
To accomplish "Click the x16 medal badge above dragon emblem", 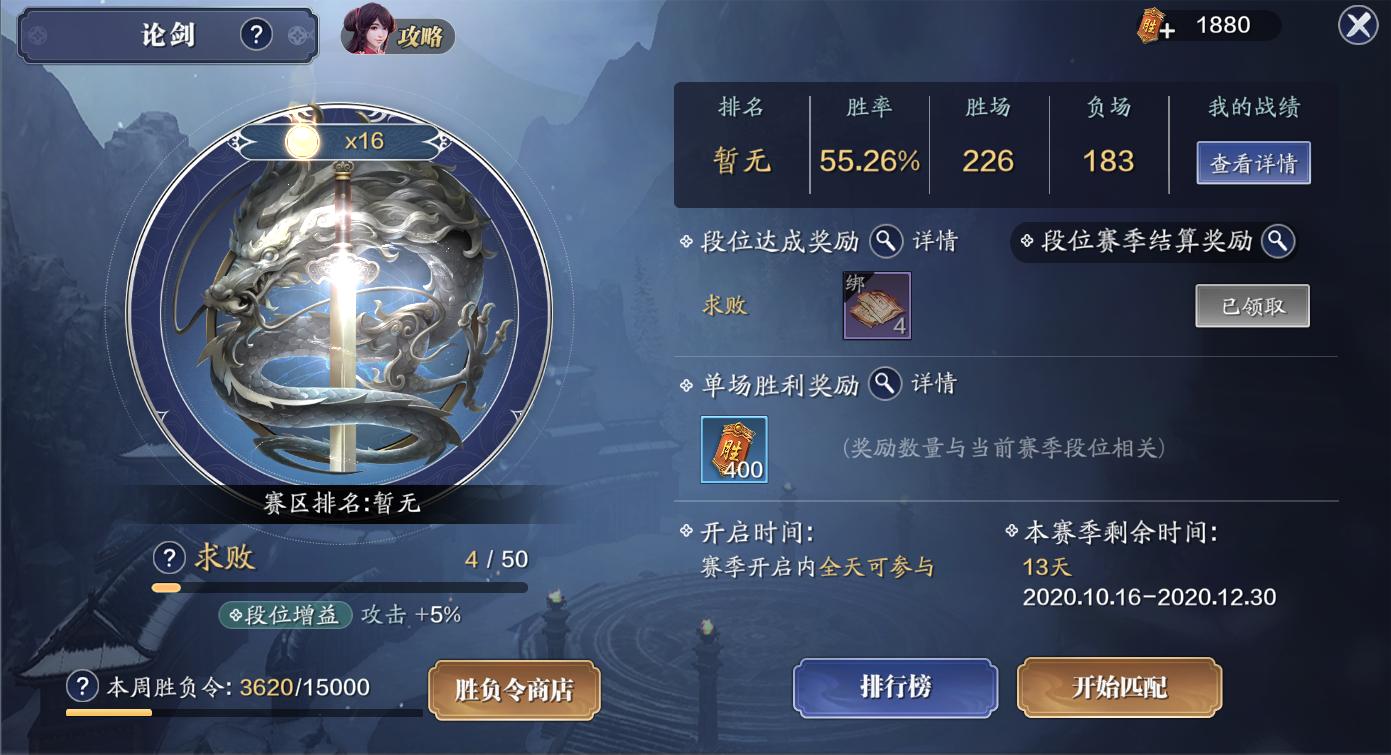I will [x=332, y=143].
